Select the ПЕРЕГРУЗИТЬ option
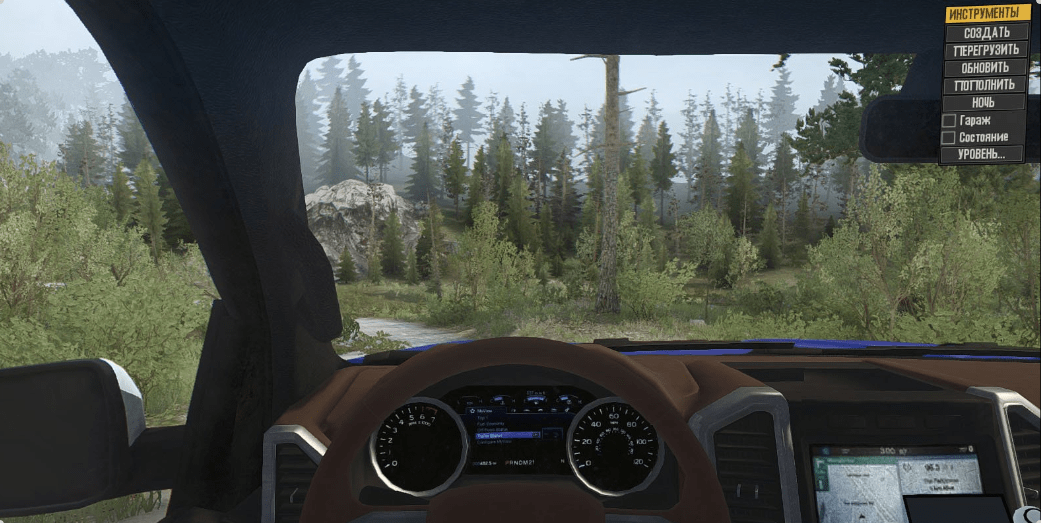The height and width of the screenshot is (523, 1041). [986, 50]
